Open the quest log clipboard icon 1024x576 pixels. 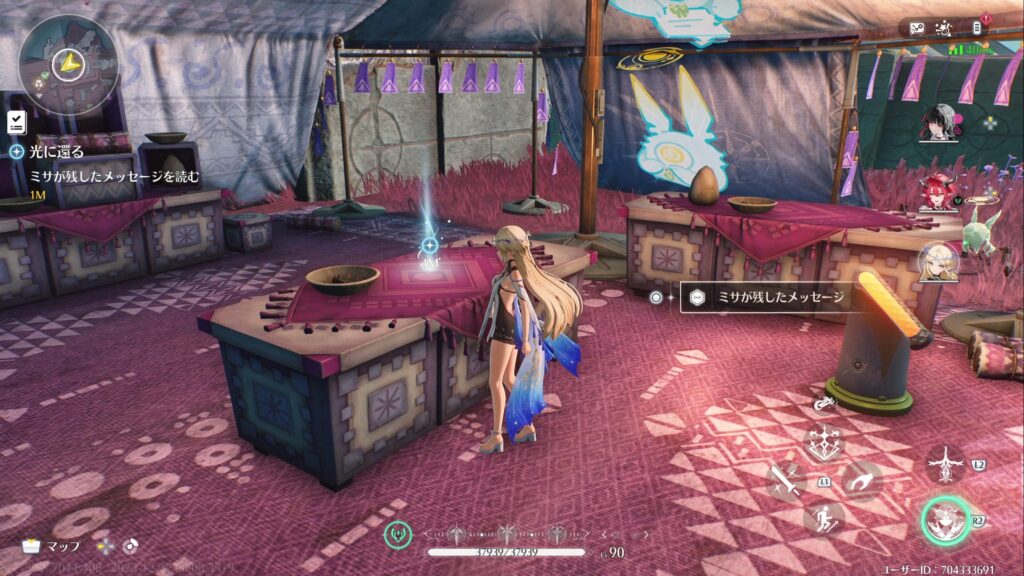click(x=16, y=122)
